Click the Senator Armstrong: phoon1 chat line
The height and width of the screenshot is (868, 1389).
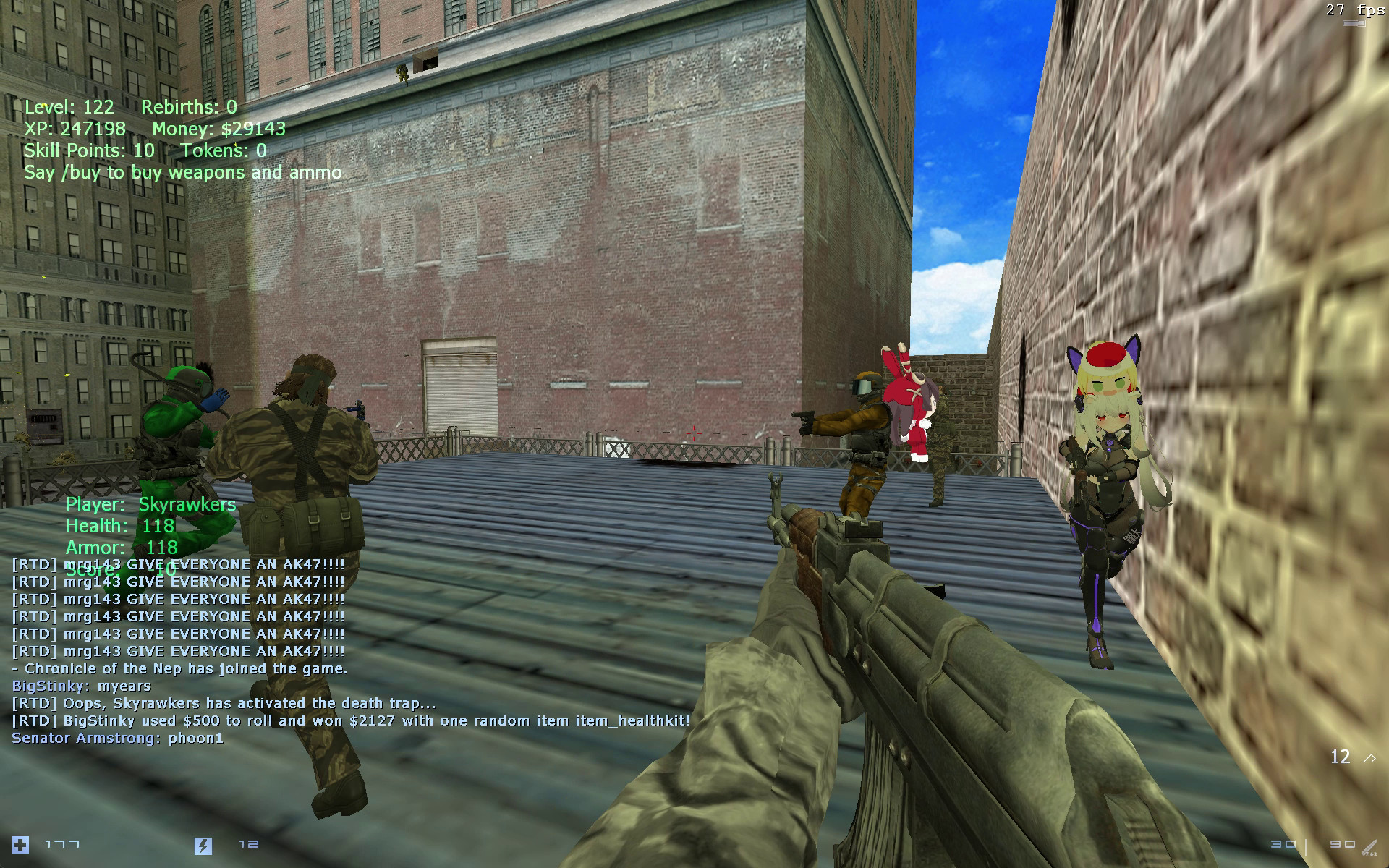116,739
